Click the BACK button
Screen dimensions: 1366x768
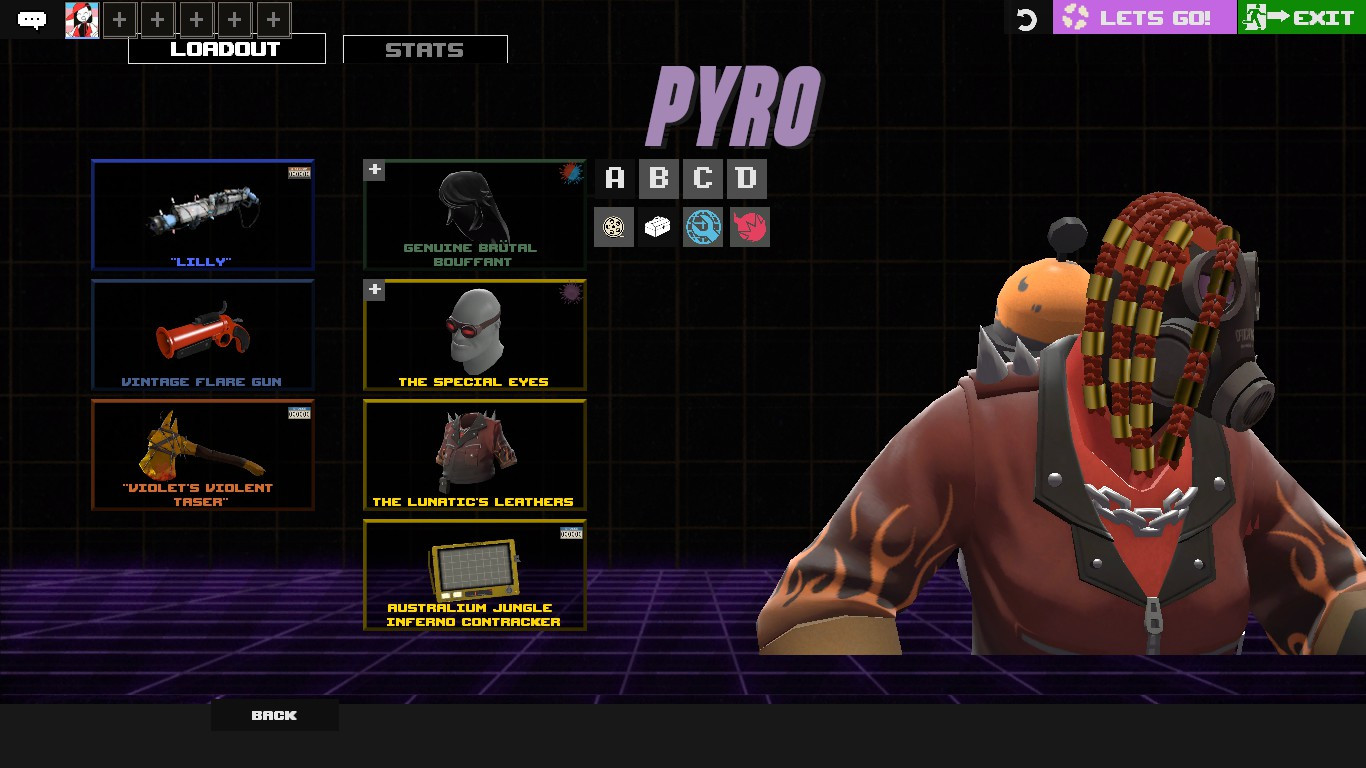274,715
